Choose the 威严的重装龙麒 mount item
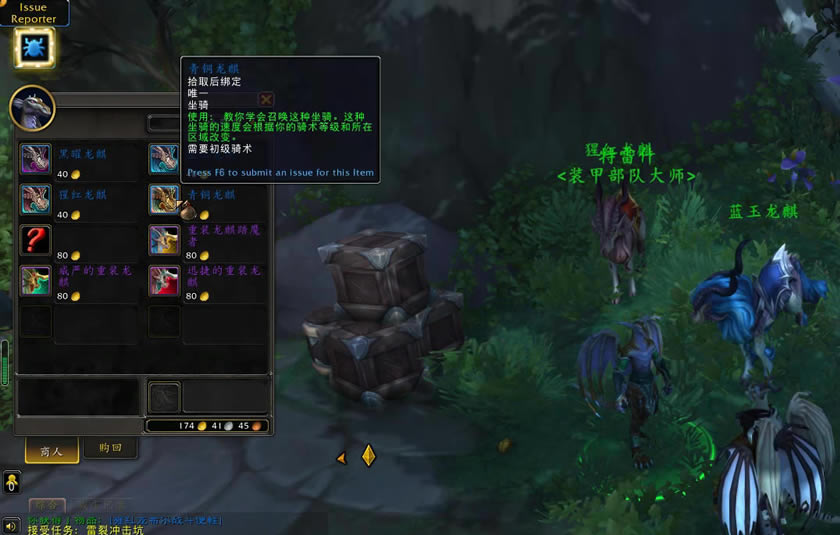The height and width of the screenshot is (535, 840). click(35, 281)
